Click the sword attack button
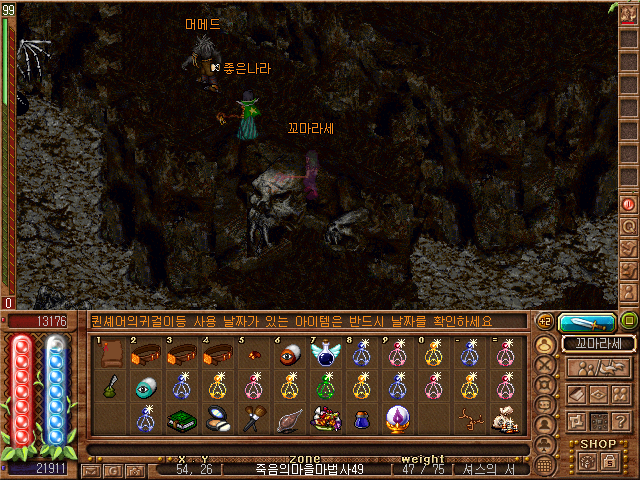Viewport: 640px width, 480px height. [x=587, y=322]
